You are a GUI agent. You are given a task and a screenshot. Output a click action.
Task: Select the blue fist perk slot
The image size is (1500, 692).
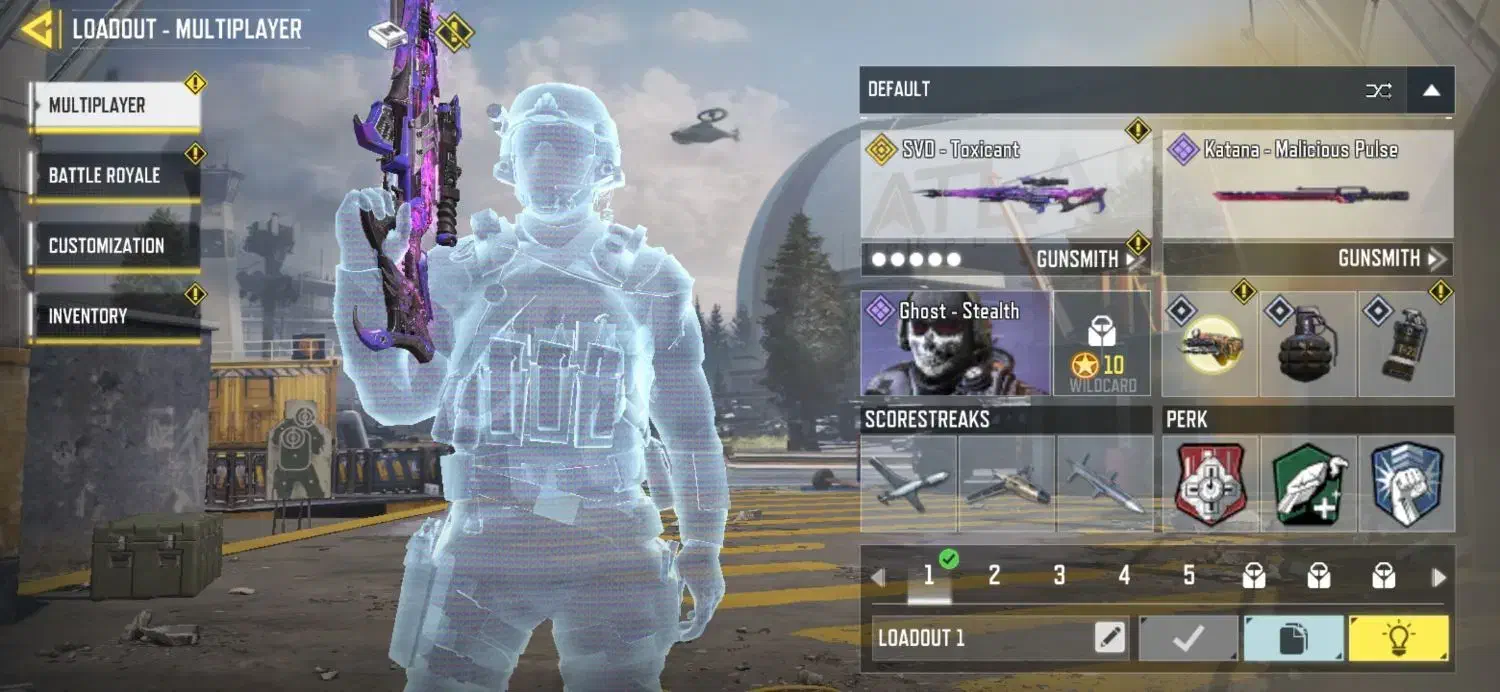click(1406, 484)
